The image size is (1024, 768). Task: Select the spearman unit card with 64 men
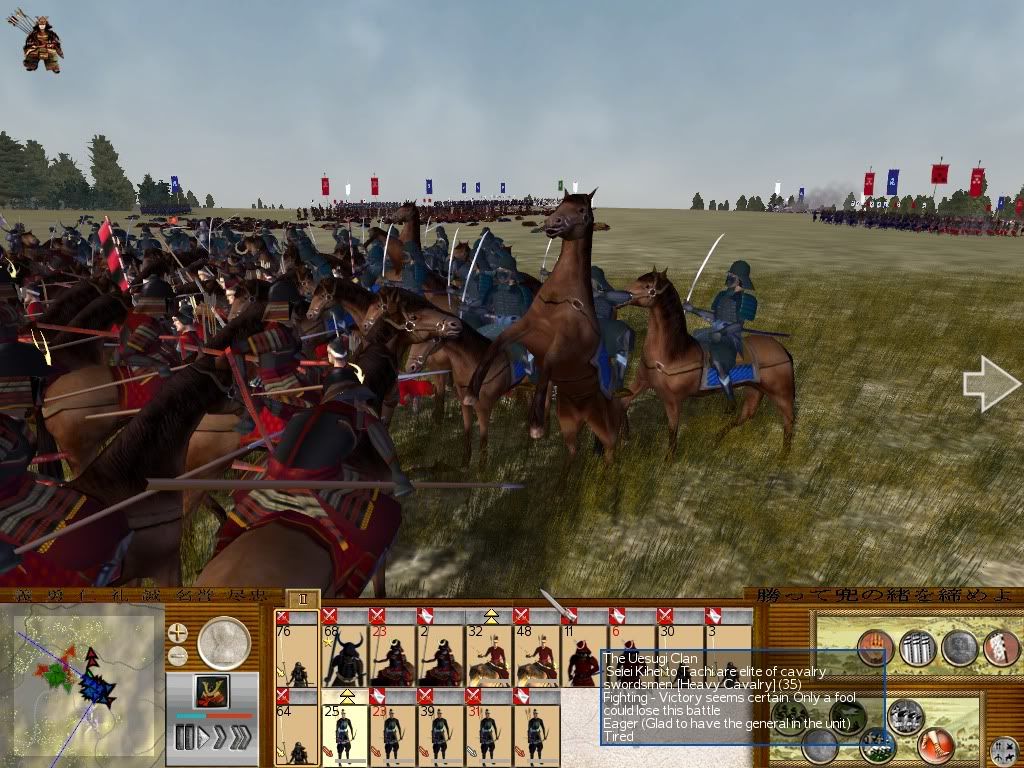[297, 733]
